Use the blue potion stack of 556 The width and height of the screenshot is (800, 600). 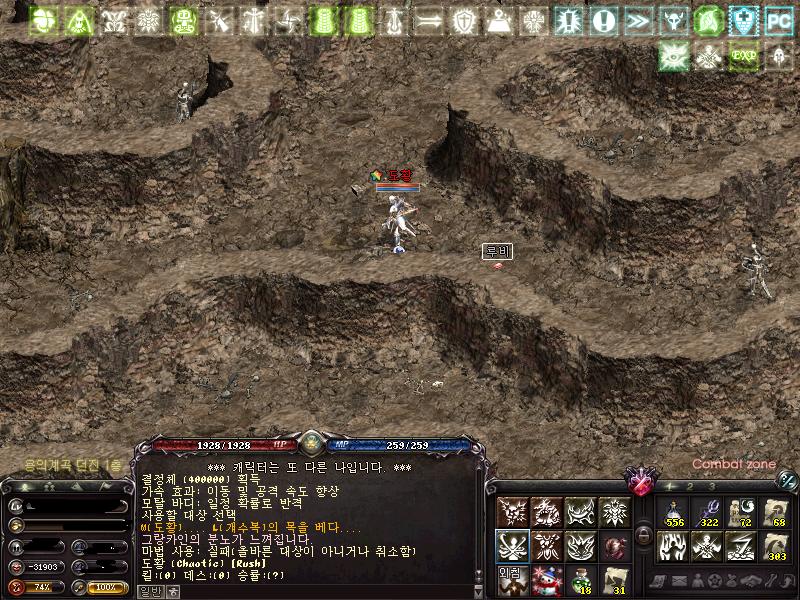tap(673, 513)
